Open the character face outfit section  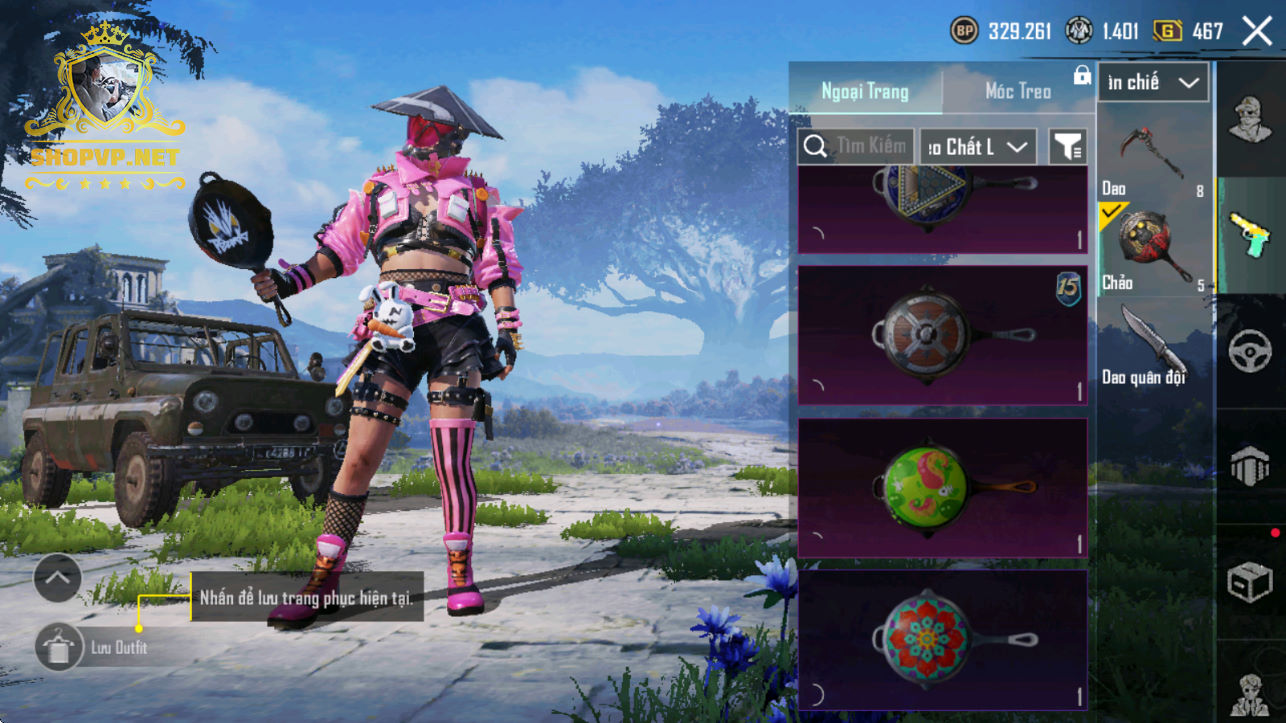1250,119
